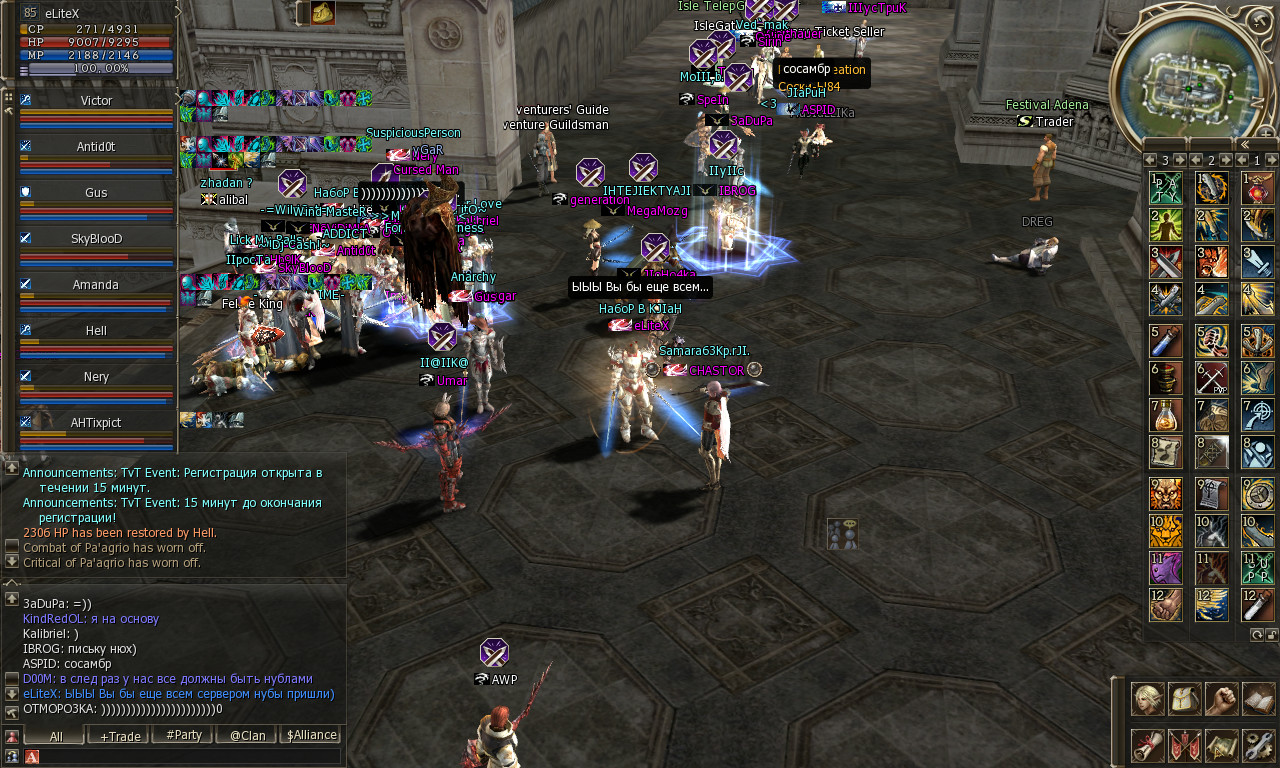Image resolution: width=1280 pixels, height=768 pixels.
Task: Switch chat to the @Clan tab
Action: tap(247, 735)
